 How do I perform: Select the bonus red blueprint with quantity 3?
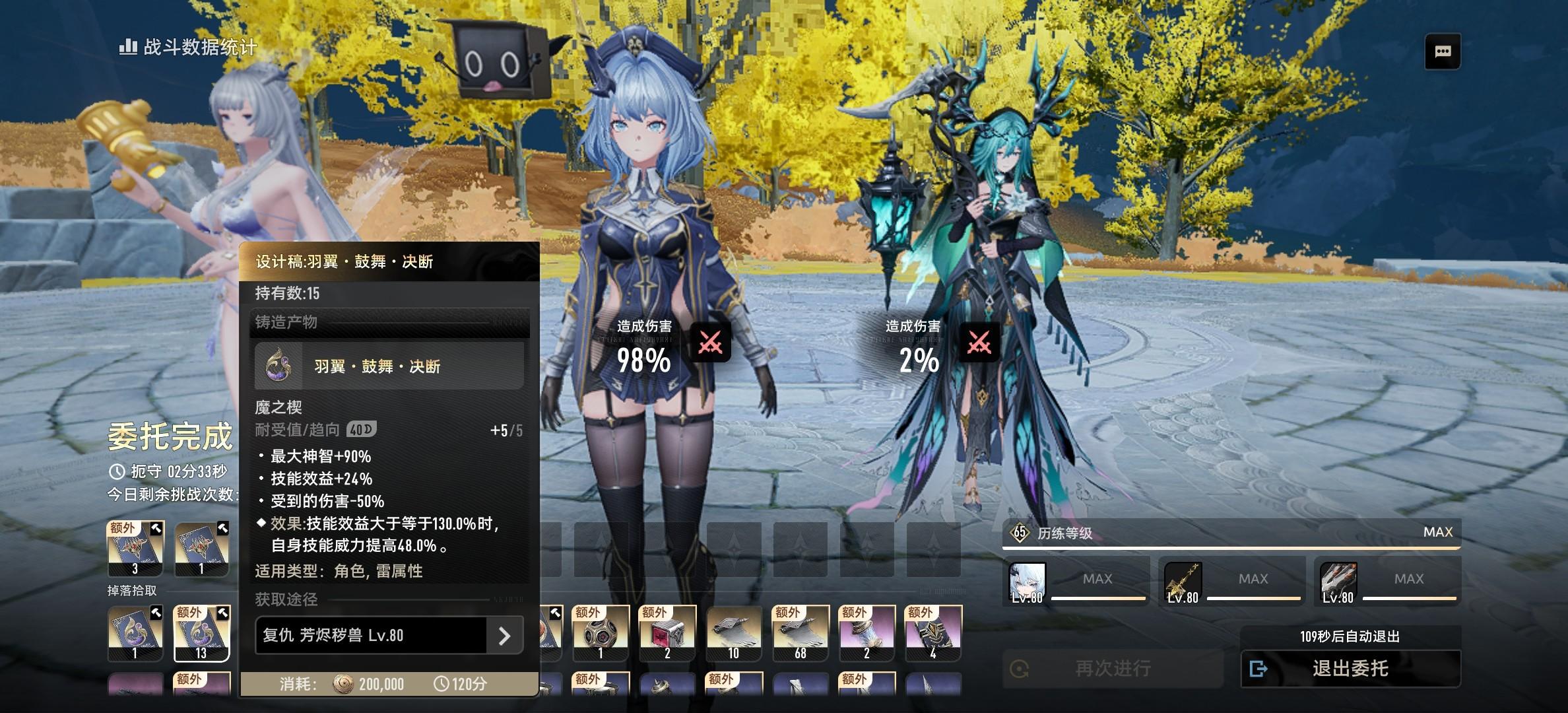coord(135,549)
